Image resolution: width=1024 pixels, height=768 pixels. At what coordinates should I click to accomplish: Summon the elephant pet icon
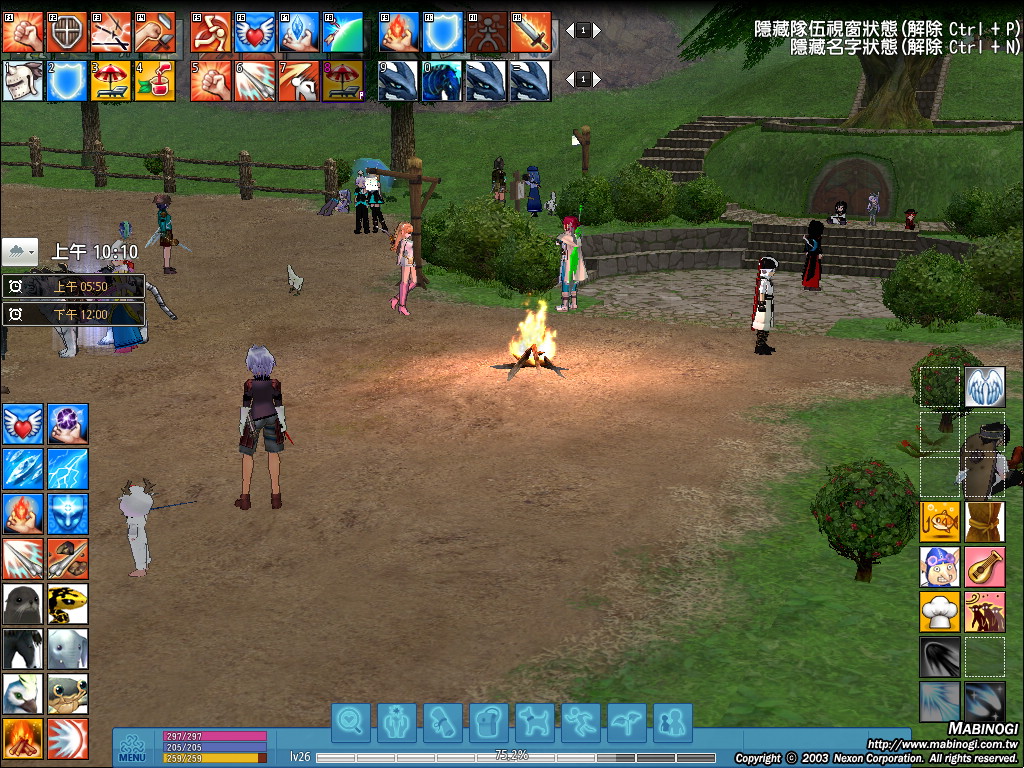68,648
